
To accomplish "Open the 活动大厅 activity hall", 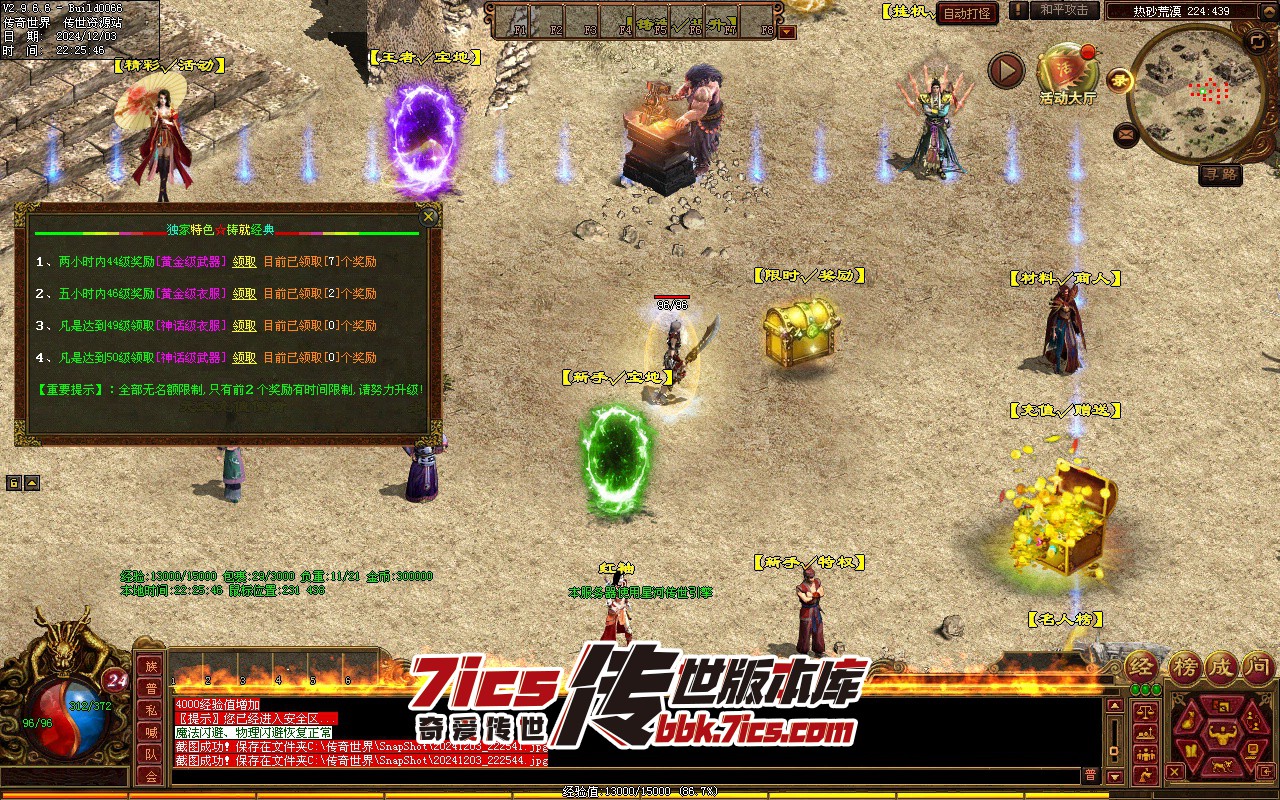I will tap(1067, 72).
